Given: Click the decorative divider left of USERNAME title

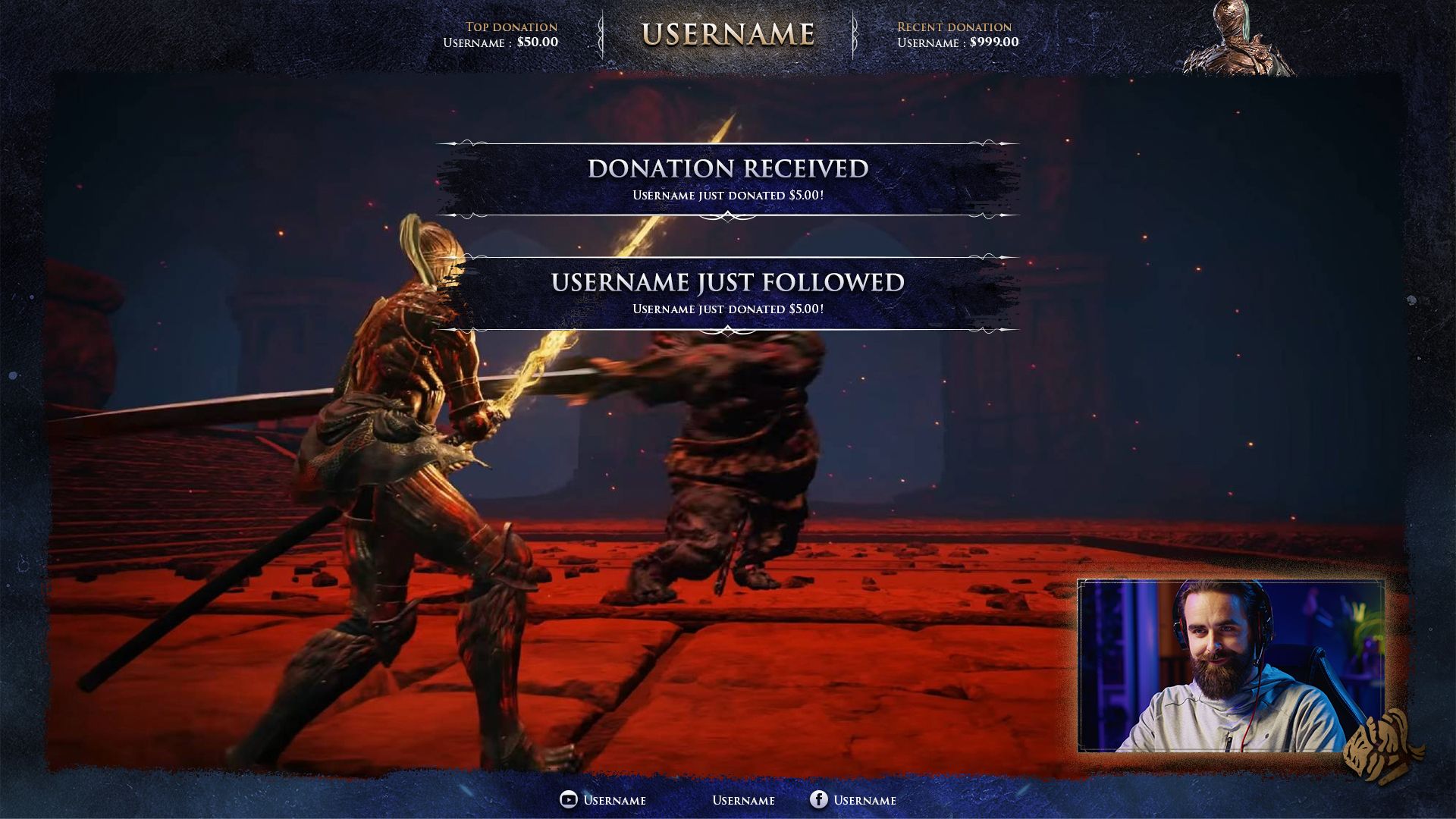Looking at the screenshot, I should [x=601, y=33].
